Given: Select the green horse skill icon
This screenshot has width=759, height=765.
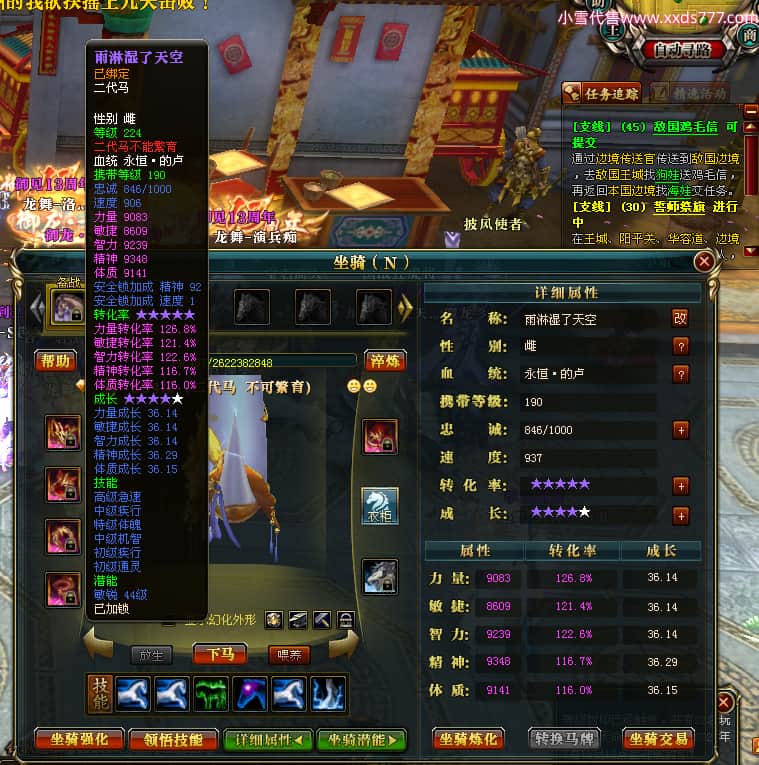Looking at the screenshot, I should (212, 693).
